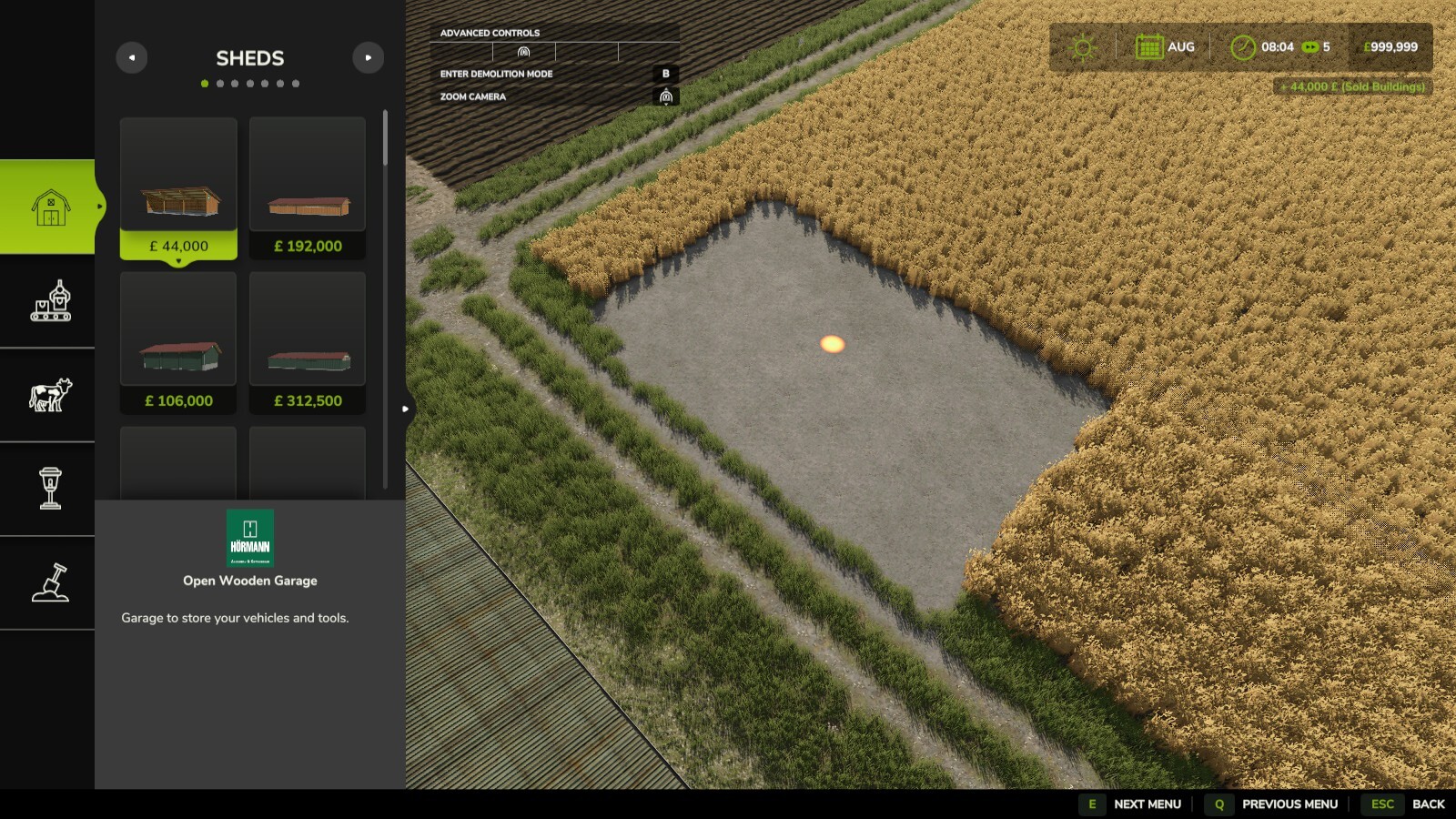Go to previous shed category arrow
The width and height of the screenshot is (1456, 819).
[132, 58]
